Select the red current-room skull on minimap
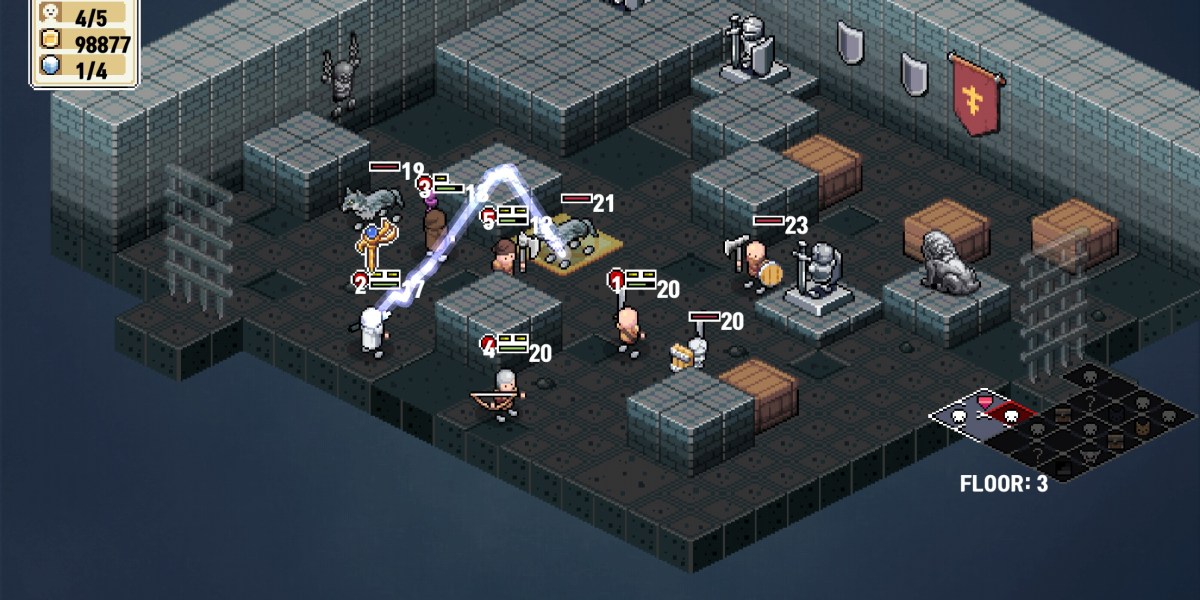The image size is (1200, 600). pyautogui.click(x=1010, y=415)
